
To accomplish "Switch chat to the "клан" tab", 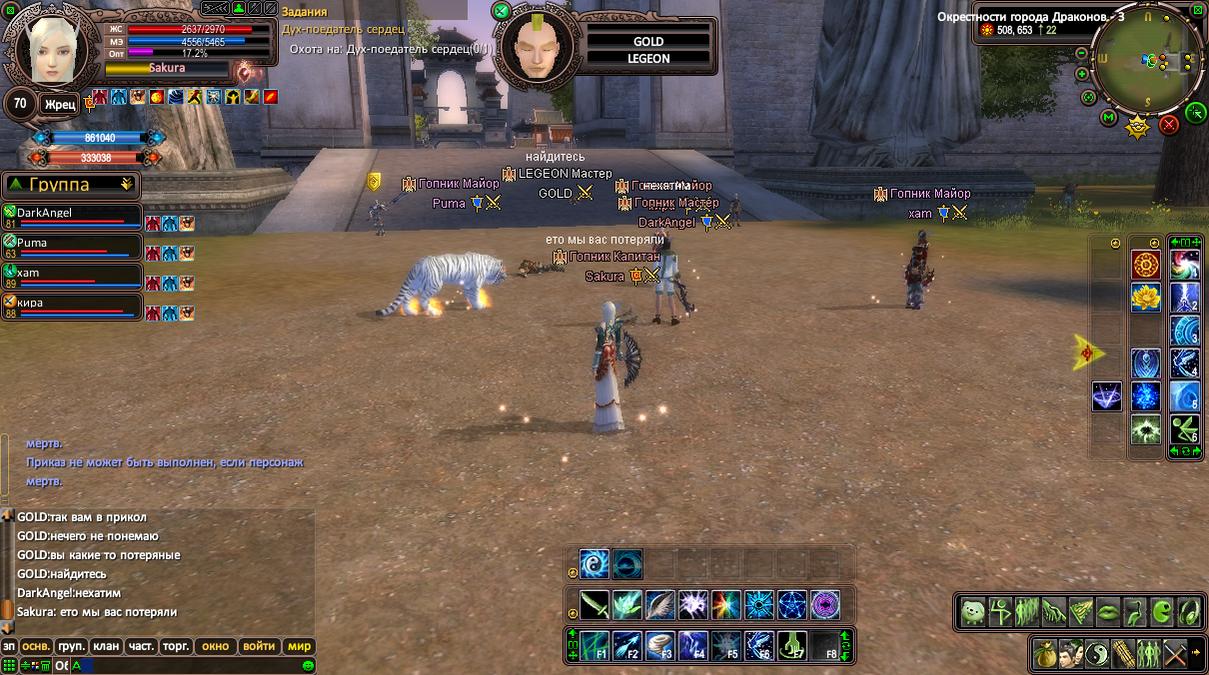I will (107, 646).
